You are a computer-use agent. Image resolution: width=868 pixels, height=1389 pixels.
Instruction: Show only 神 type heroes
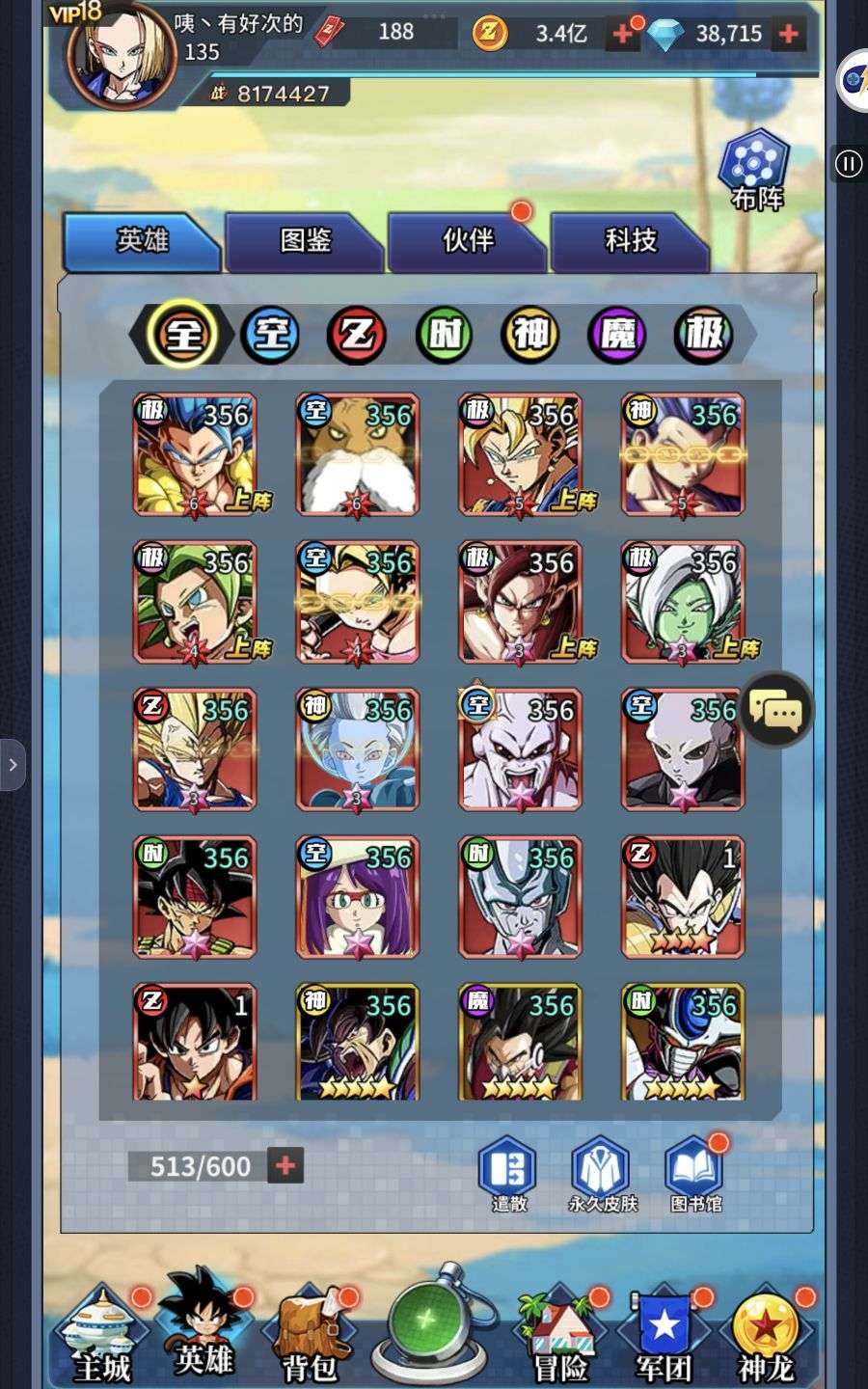click(530, 335)
